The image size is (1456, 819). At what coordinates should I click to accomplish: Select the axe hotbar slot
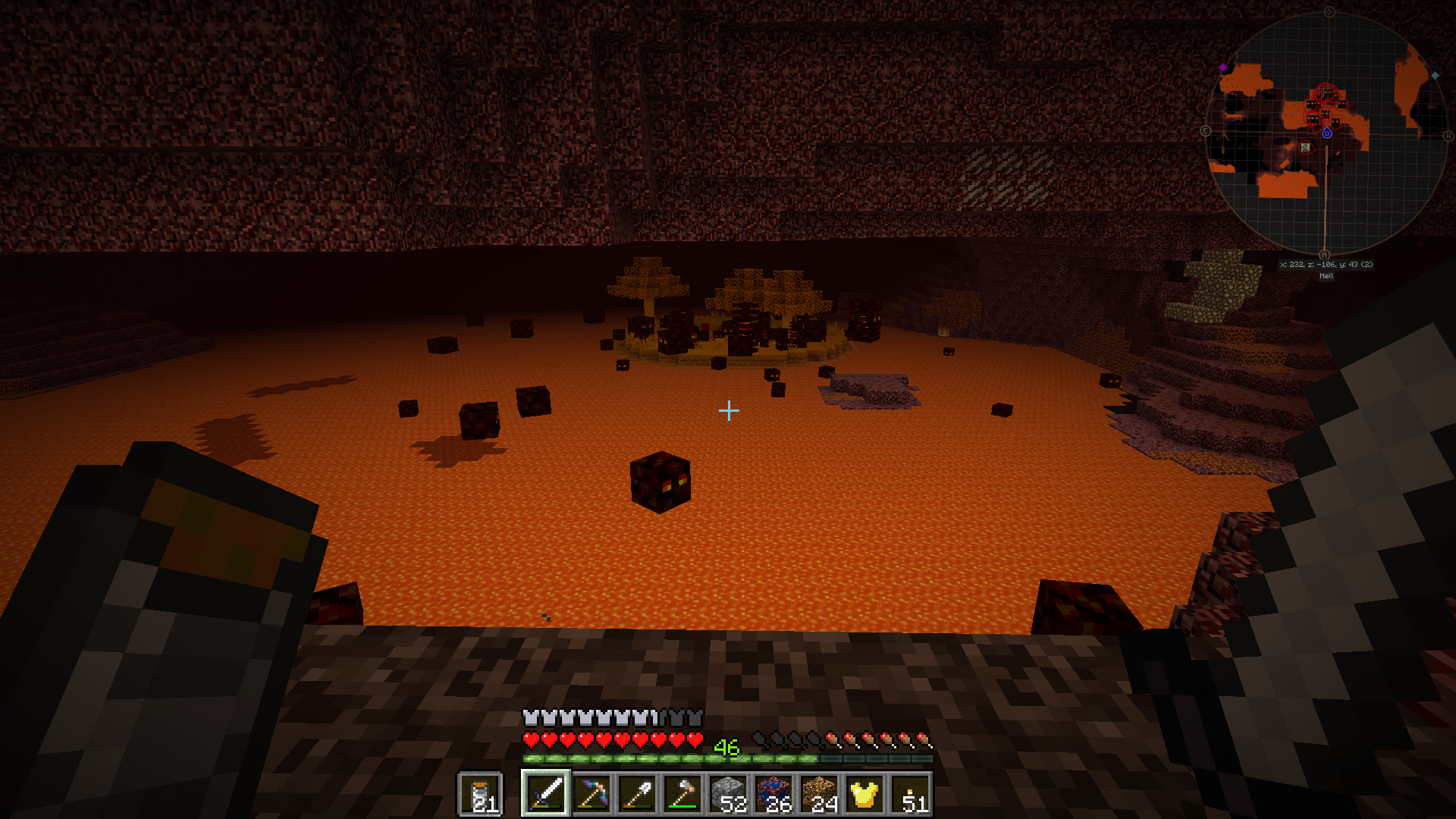click(682, 794)
